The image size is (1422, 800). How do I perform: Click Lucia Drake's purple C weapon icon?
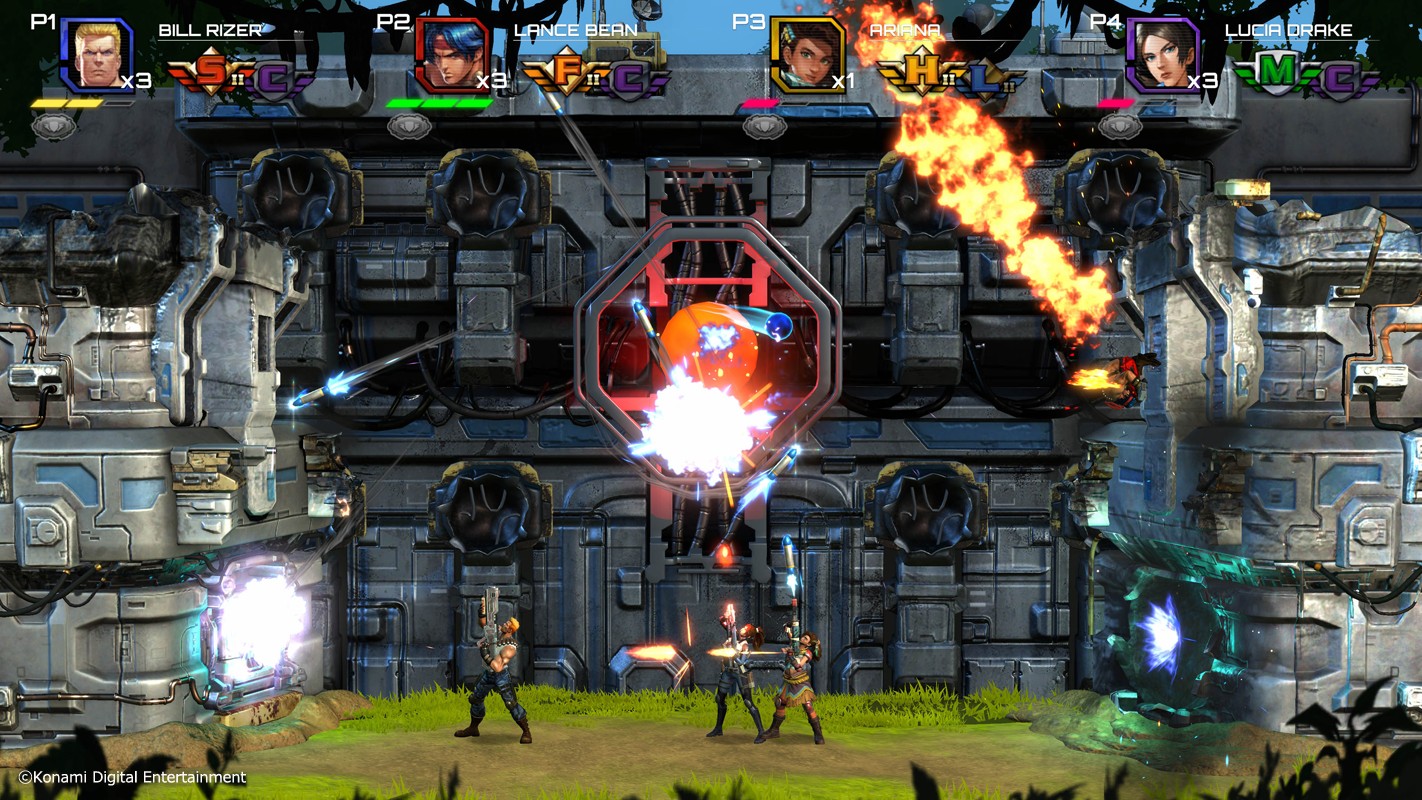[1342, 76]
